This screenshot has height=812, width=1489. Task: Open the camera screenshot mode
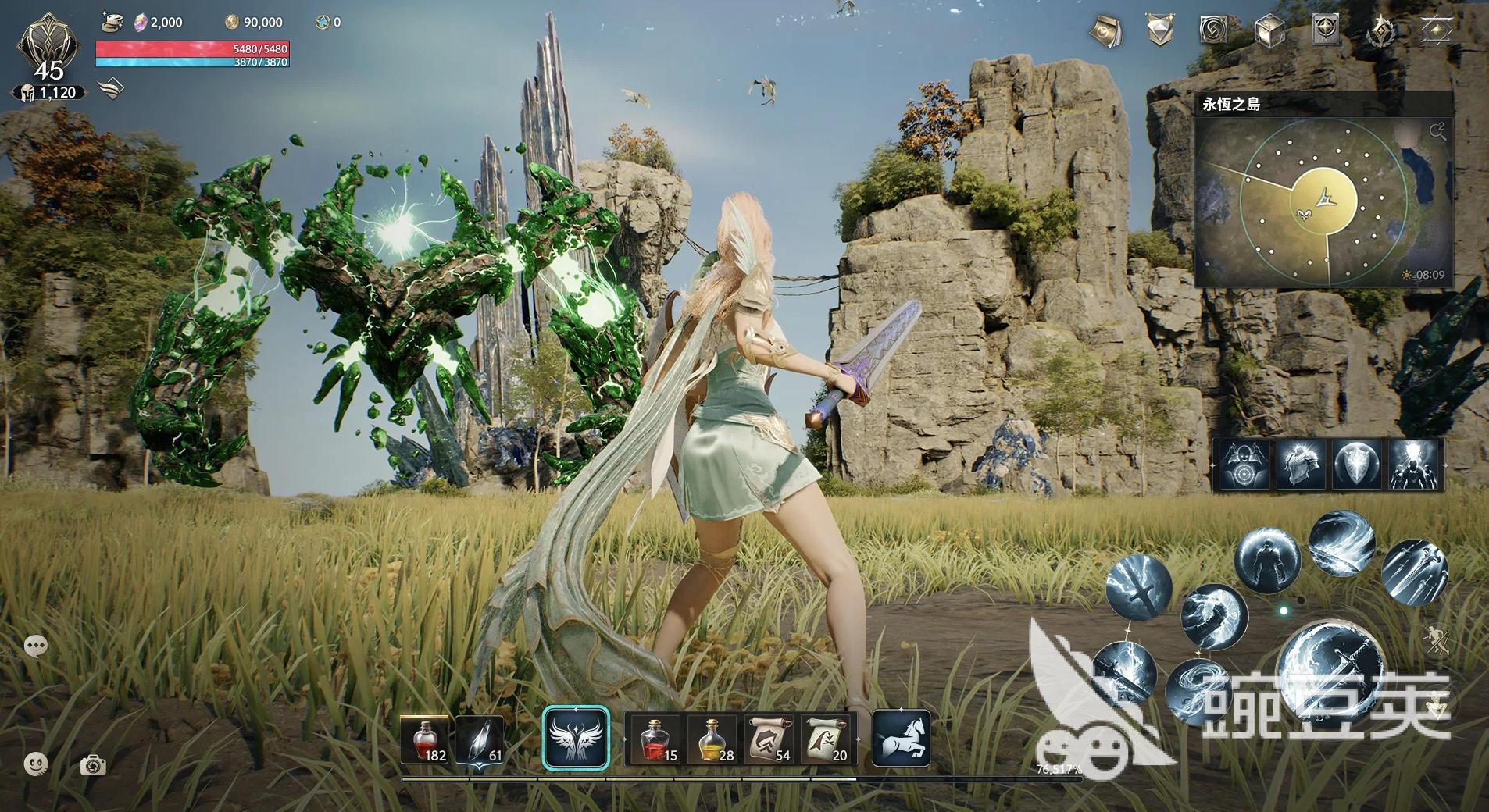[93, 765]
